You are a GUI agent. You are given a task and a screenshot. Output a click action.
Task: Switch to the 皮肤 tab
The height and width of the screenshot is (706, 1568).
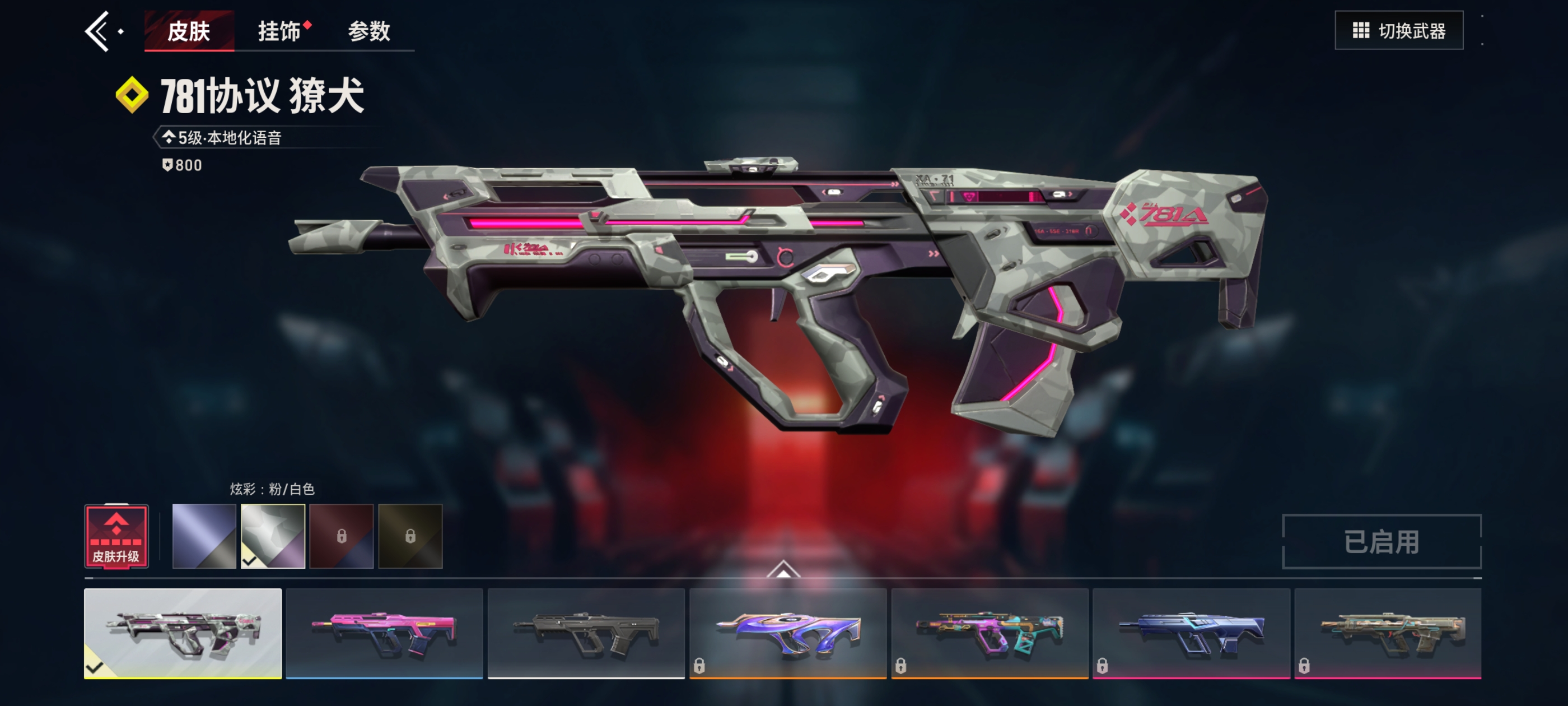[189, 31]
